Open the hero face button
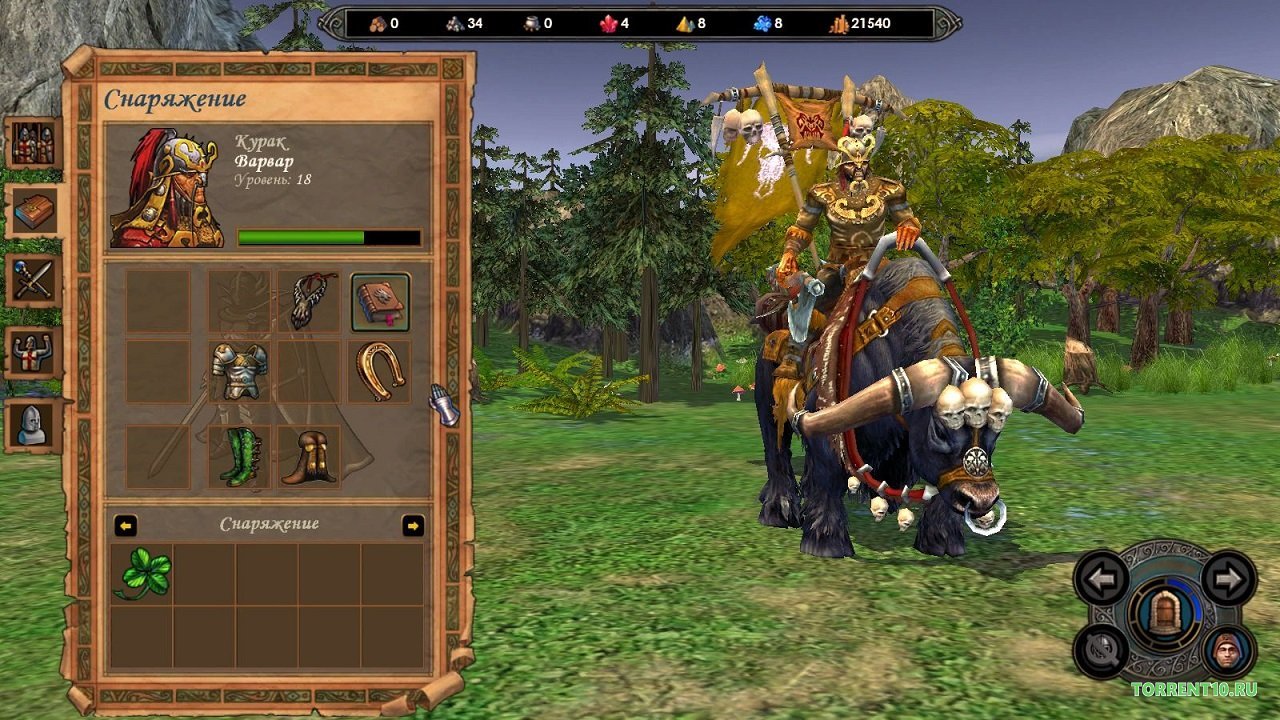The width and height of the screenshot is (1280, 720). [1227, 651]
